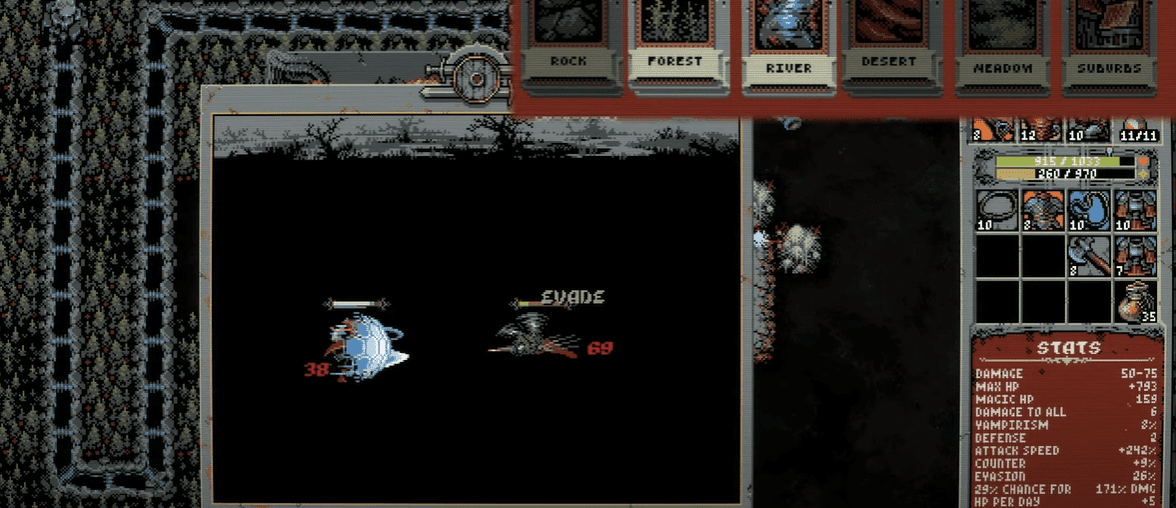Click the orange-backed level 8 armor
1176x508 pixels.
tap(1042, 211)
